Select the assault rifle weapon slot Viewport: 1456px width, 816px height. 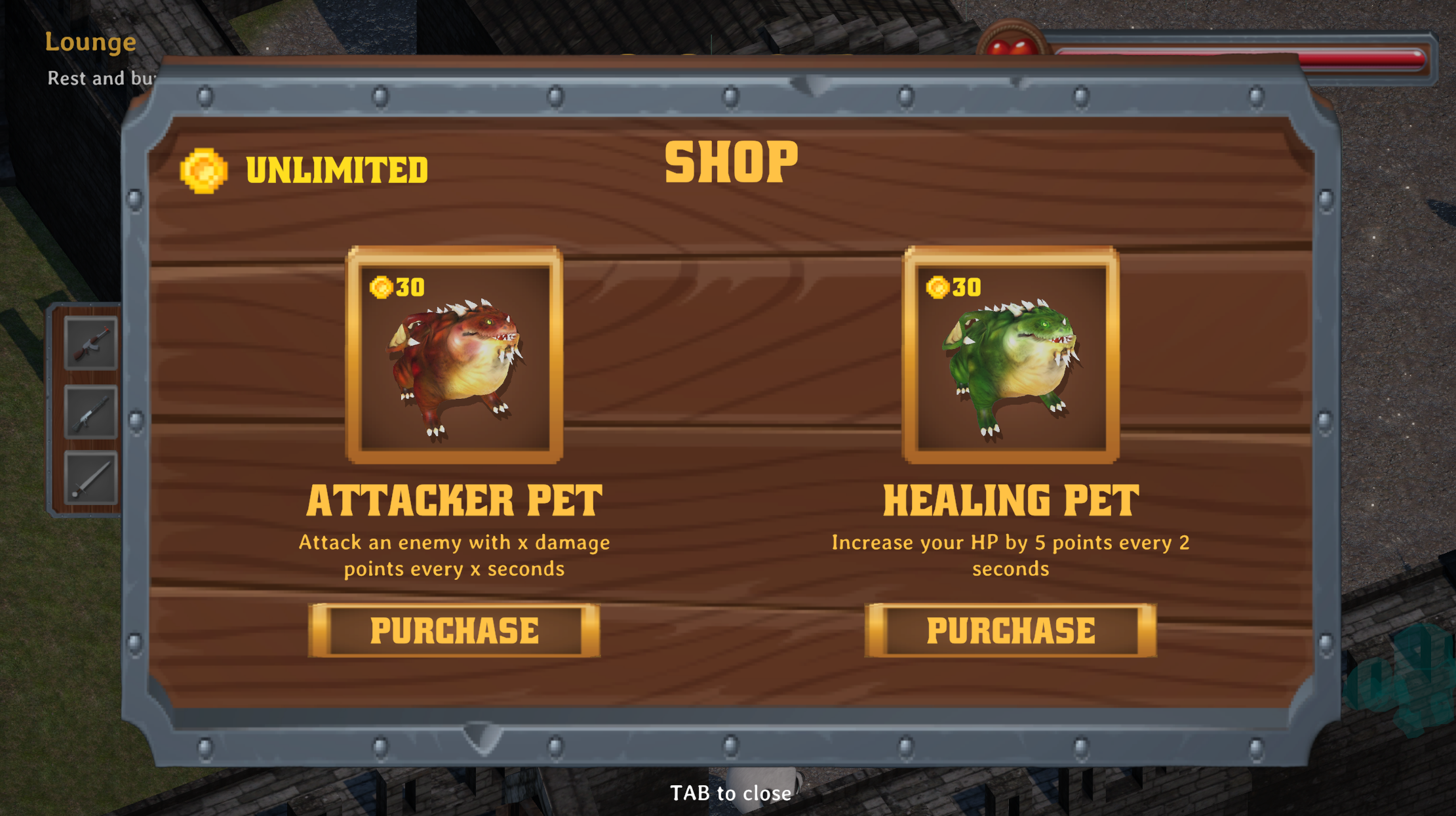tap(90, 344)
